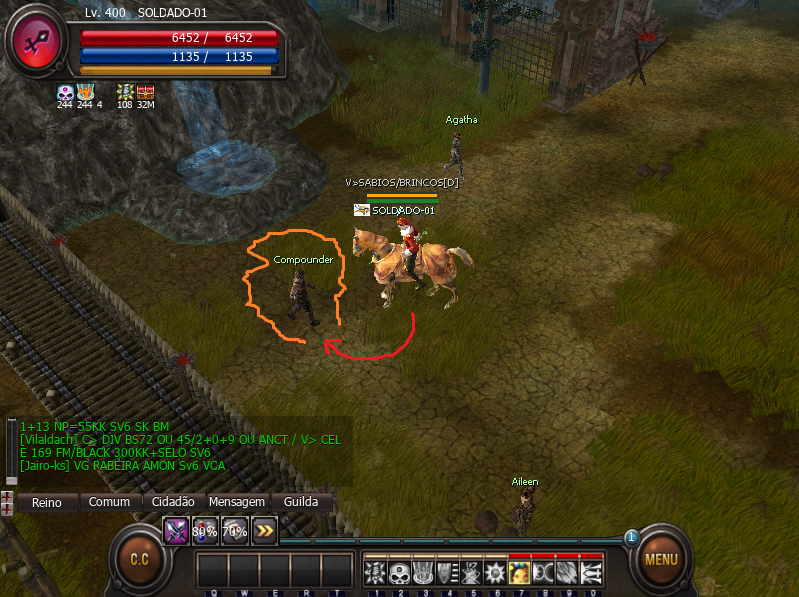Screen dimensions: 799x597
Task: Use the colorful portrait skill in slot 7
Action: click(x=518, y=572)
